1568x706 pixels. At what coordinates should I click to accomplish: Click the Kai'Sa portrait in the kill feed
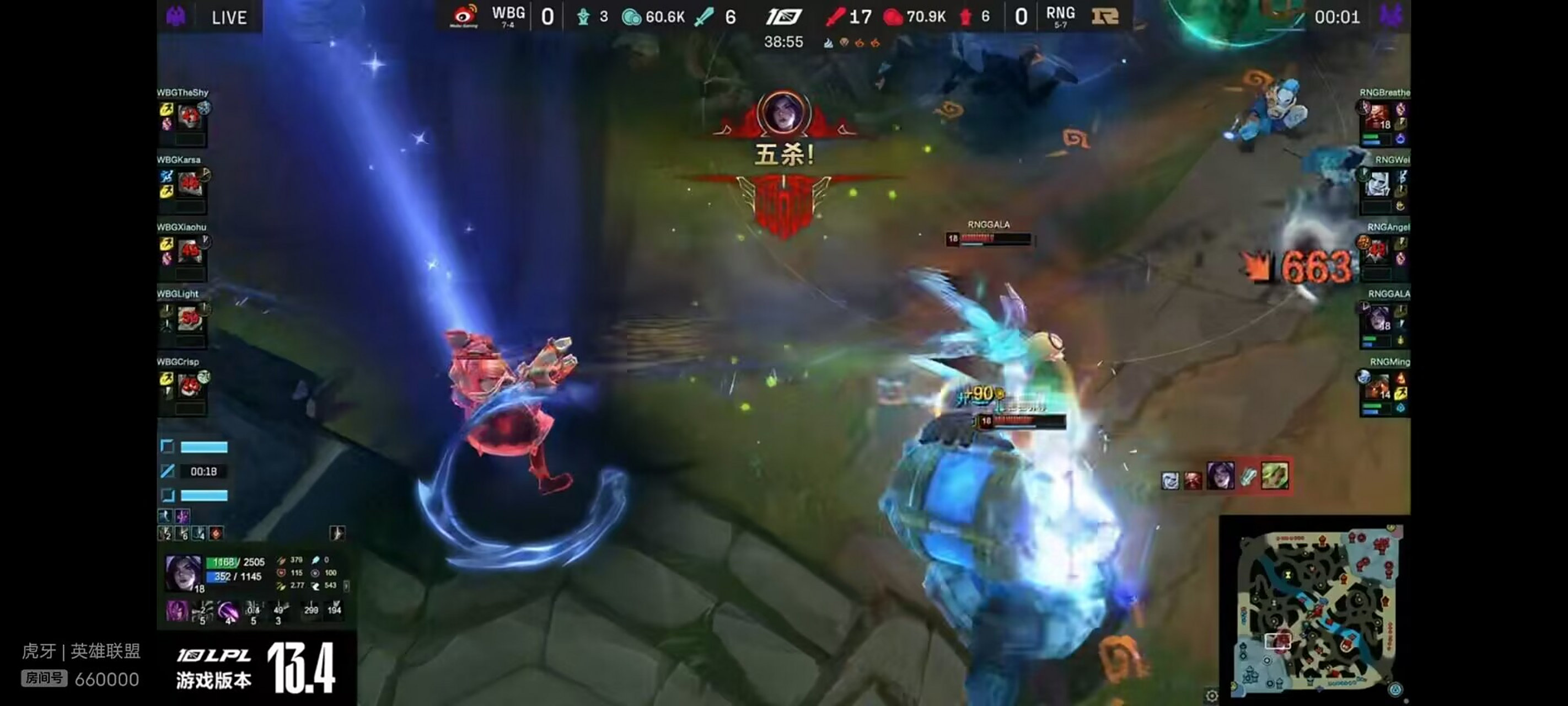(x=1220, y=475)
